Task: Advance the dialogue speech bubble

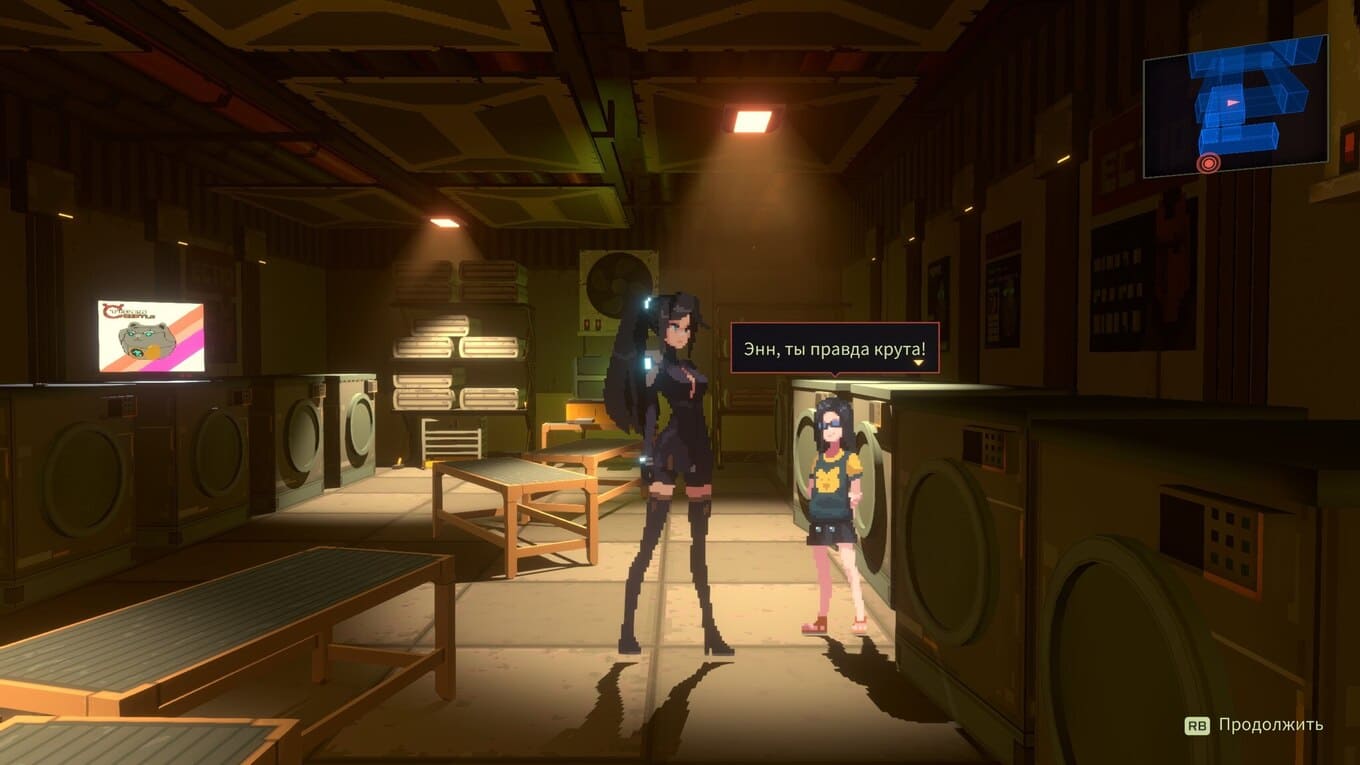Action: click(x=834, y=349)
